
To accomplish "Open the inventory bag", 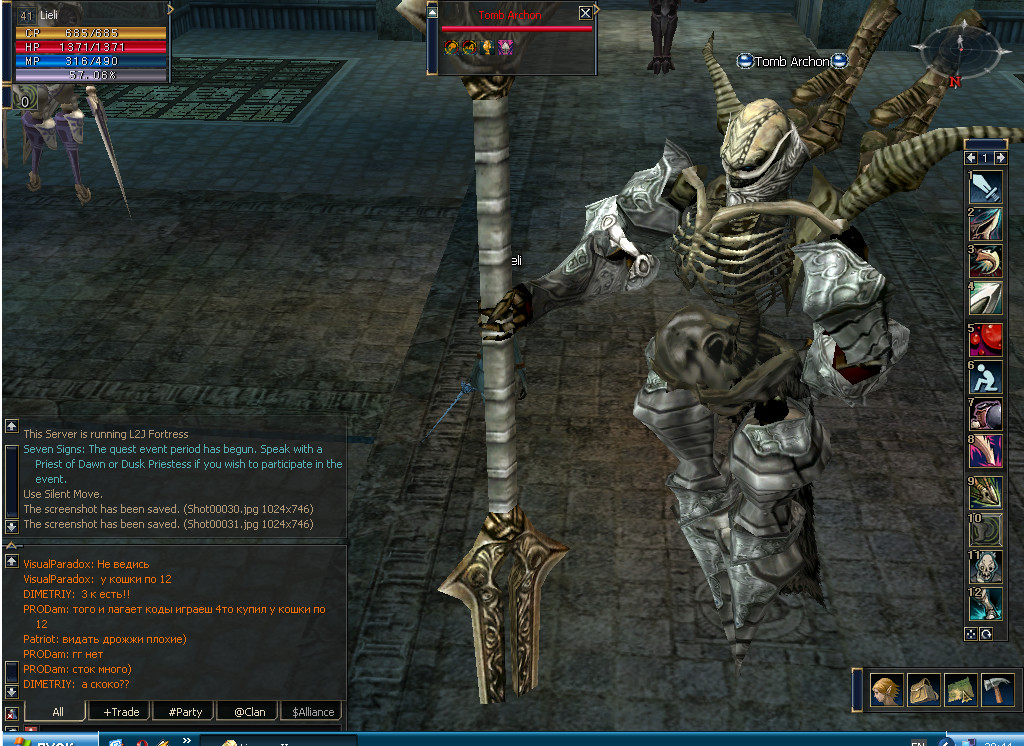I will click(x=923, y=689).
